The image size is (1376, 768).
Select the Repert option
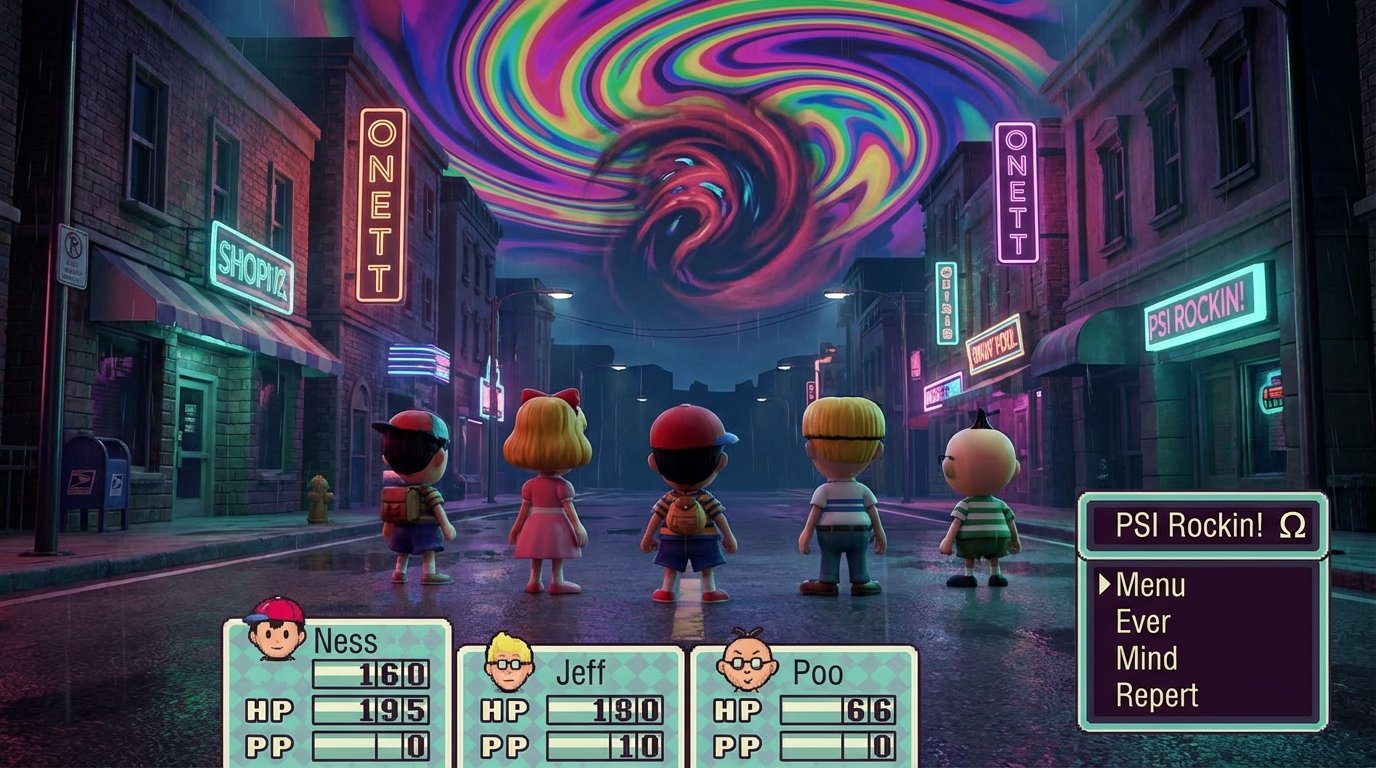click(x=1160, y=694)
